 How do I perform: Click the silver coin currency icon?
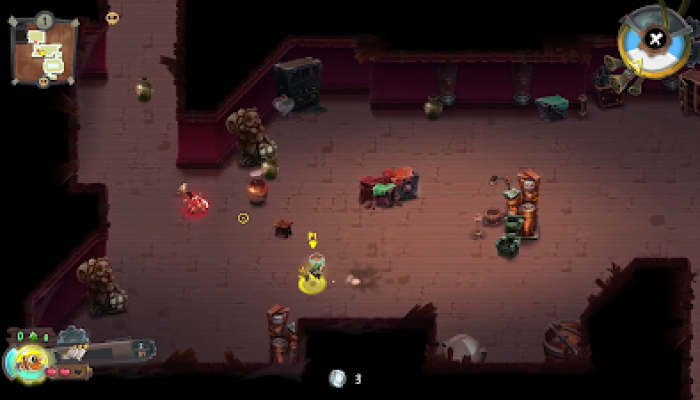click(x=338, y=378)
